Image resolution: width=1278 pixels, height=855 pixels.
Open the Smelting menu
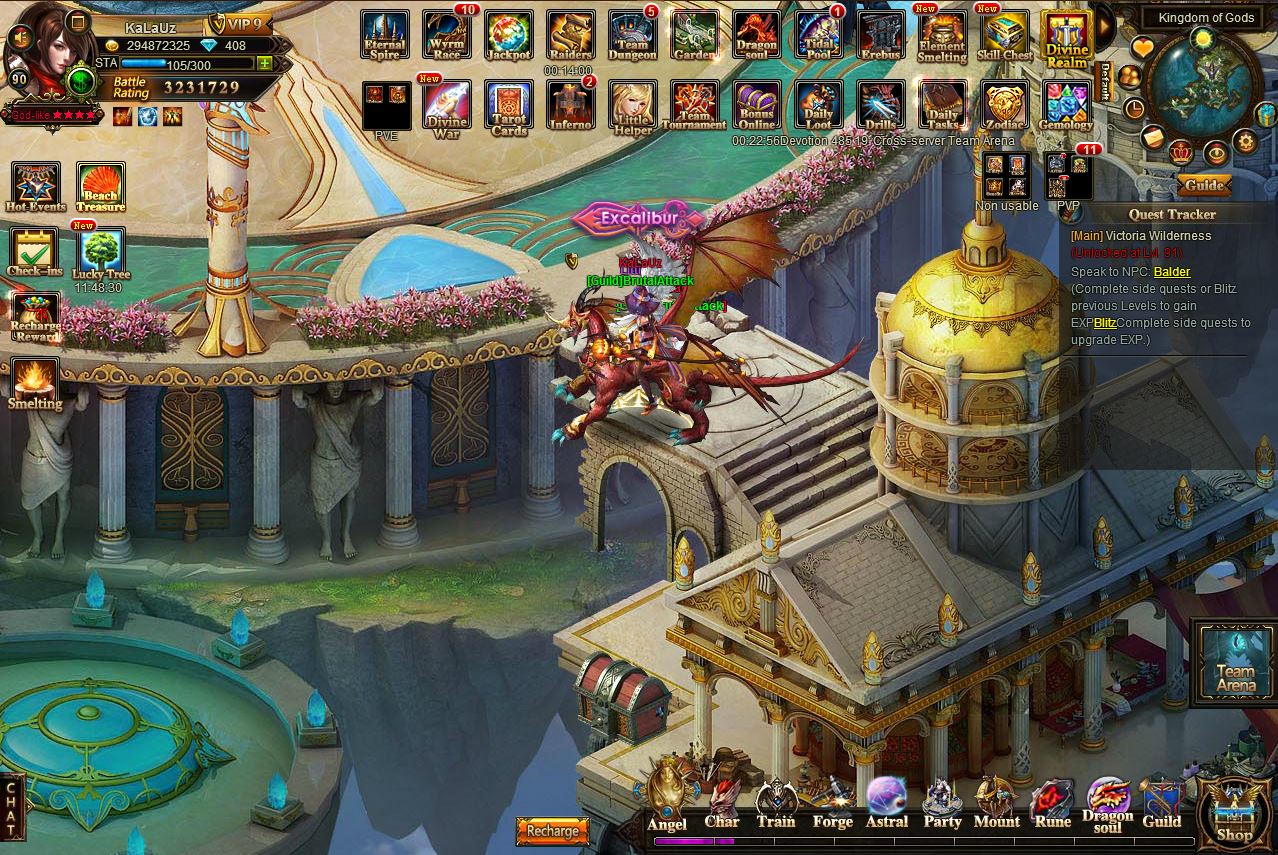coord(35,383)
